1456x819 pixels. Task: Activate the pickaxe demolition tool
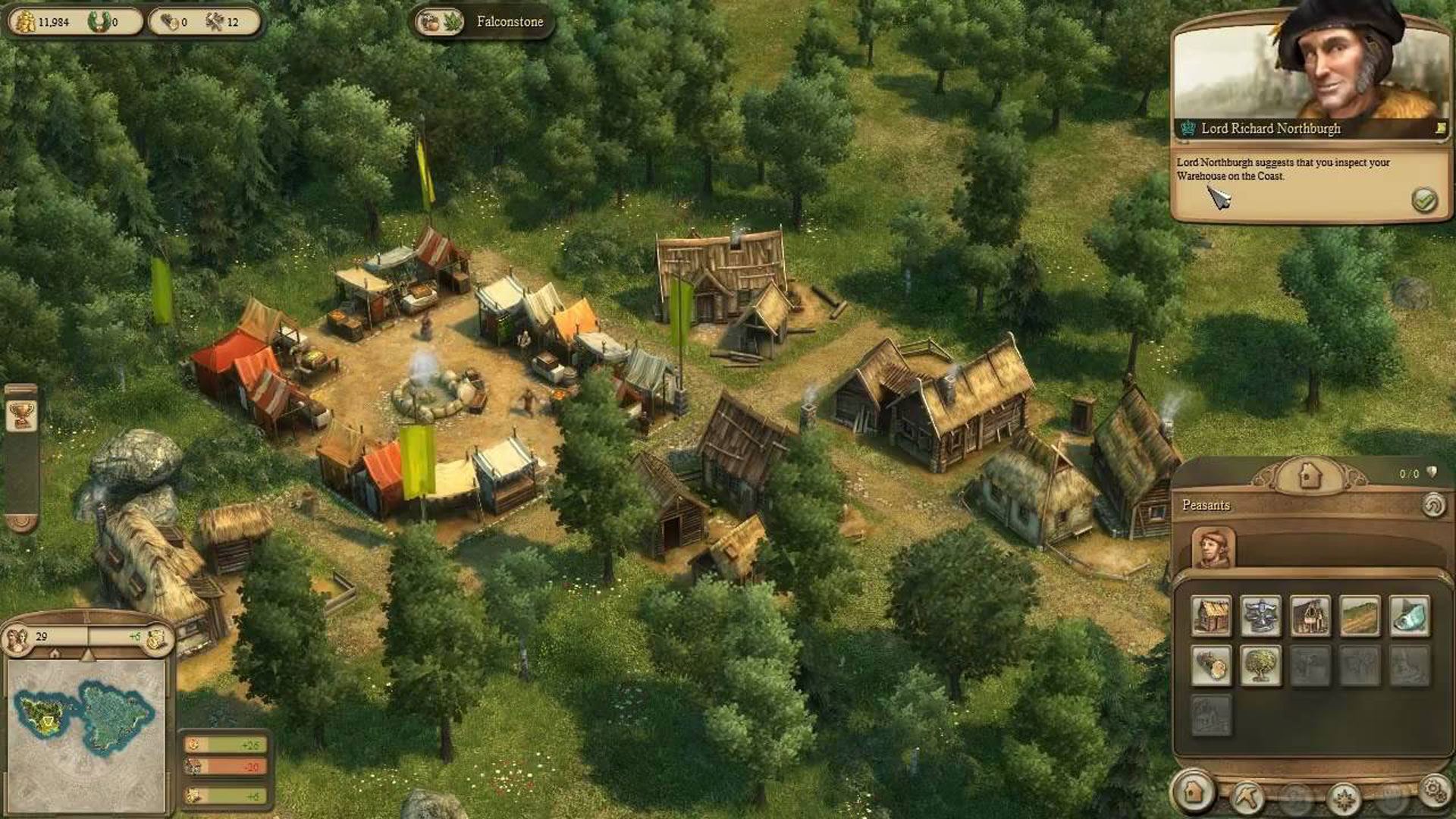point(1246,796)
